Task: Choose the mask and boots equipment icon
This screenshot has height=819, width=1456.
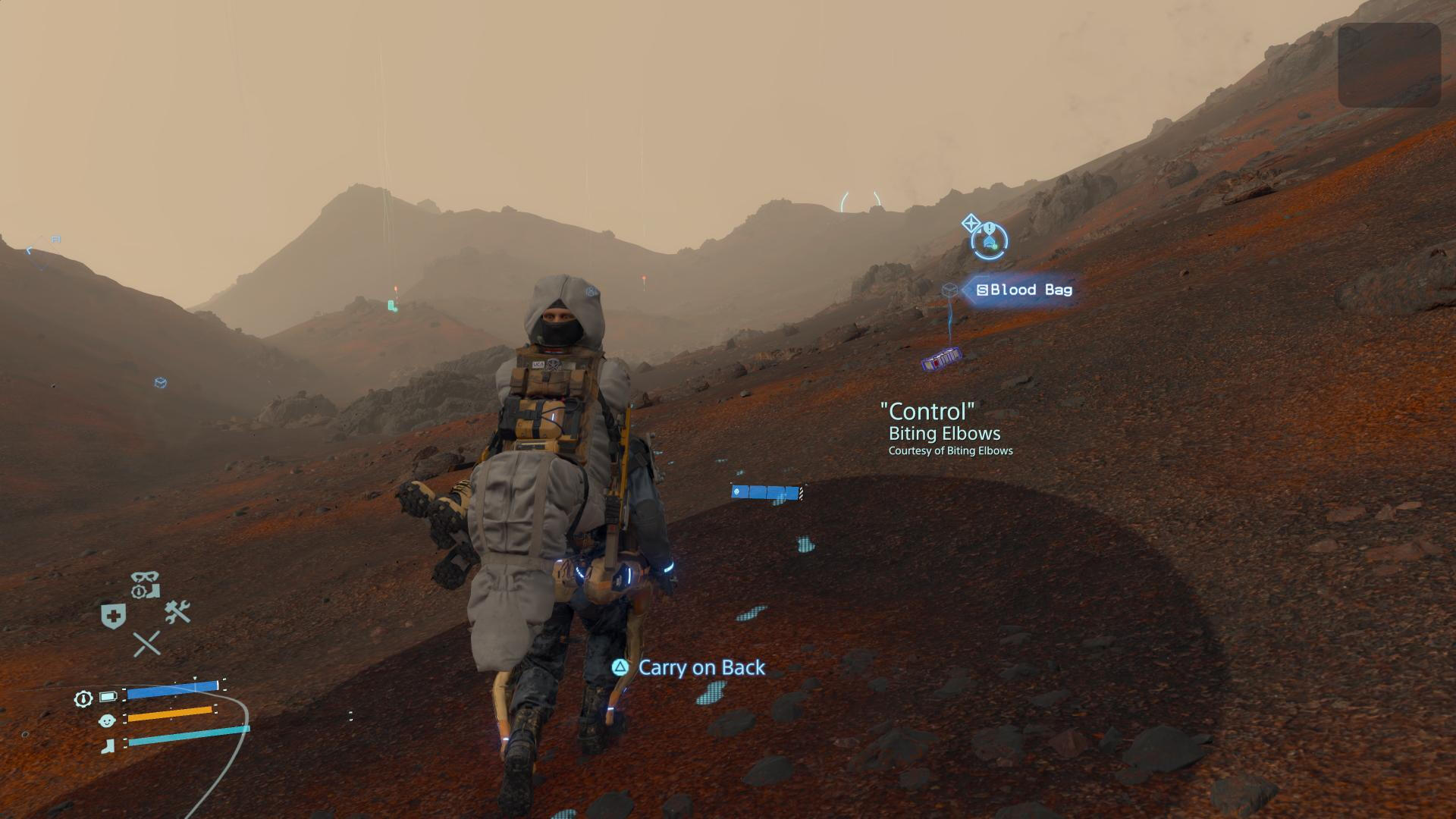Action: point(145,585)
